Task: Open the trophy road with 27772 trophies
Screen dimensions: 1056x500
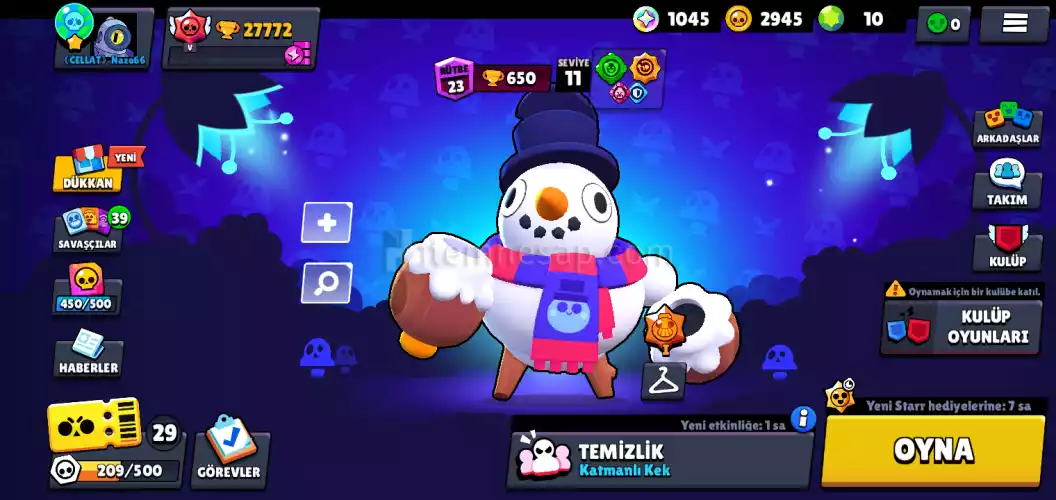Action: click(x=242, y=38)
